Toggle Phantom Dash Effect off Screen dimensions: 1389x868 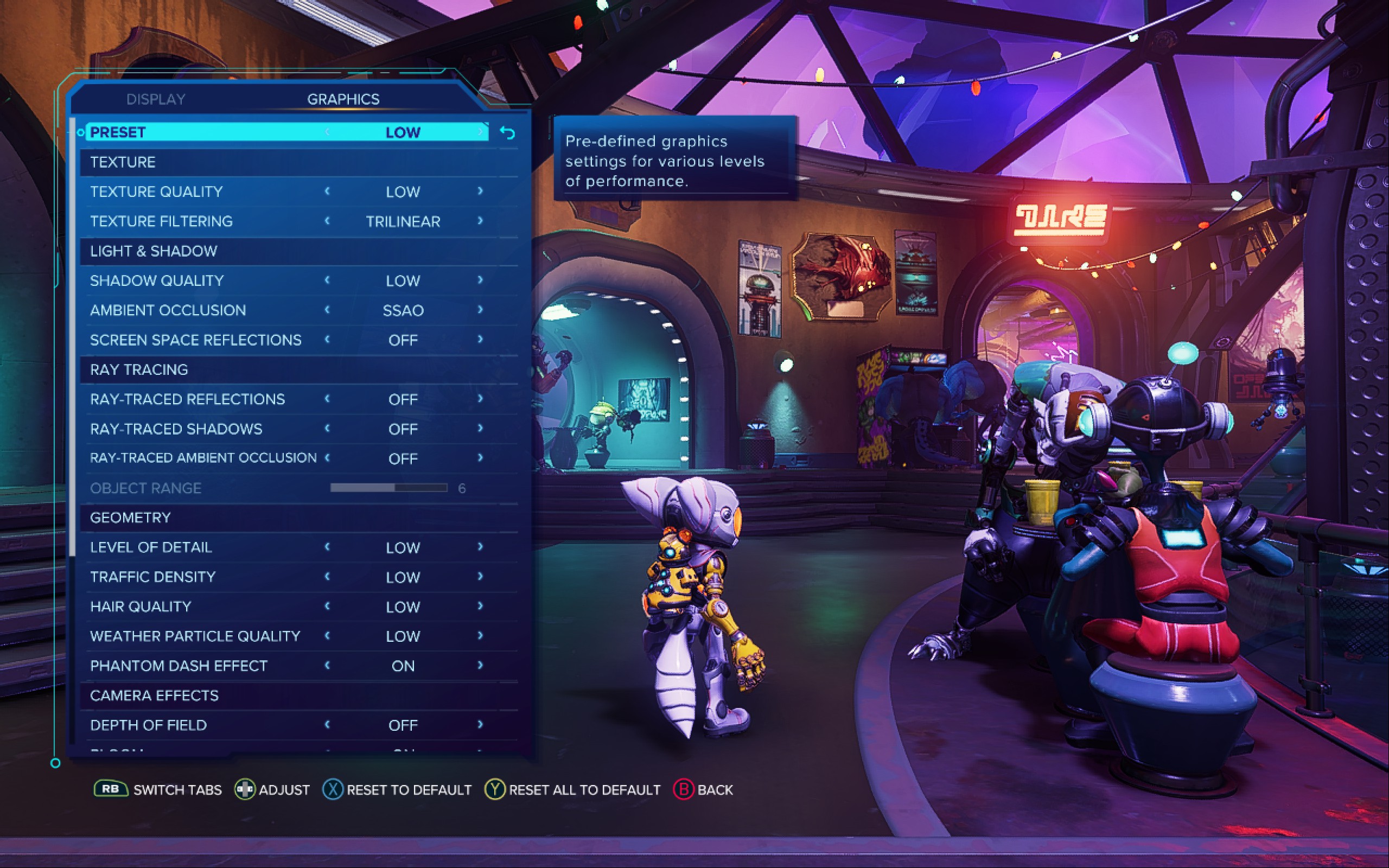point(481,665)
